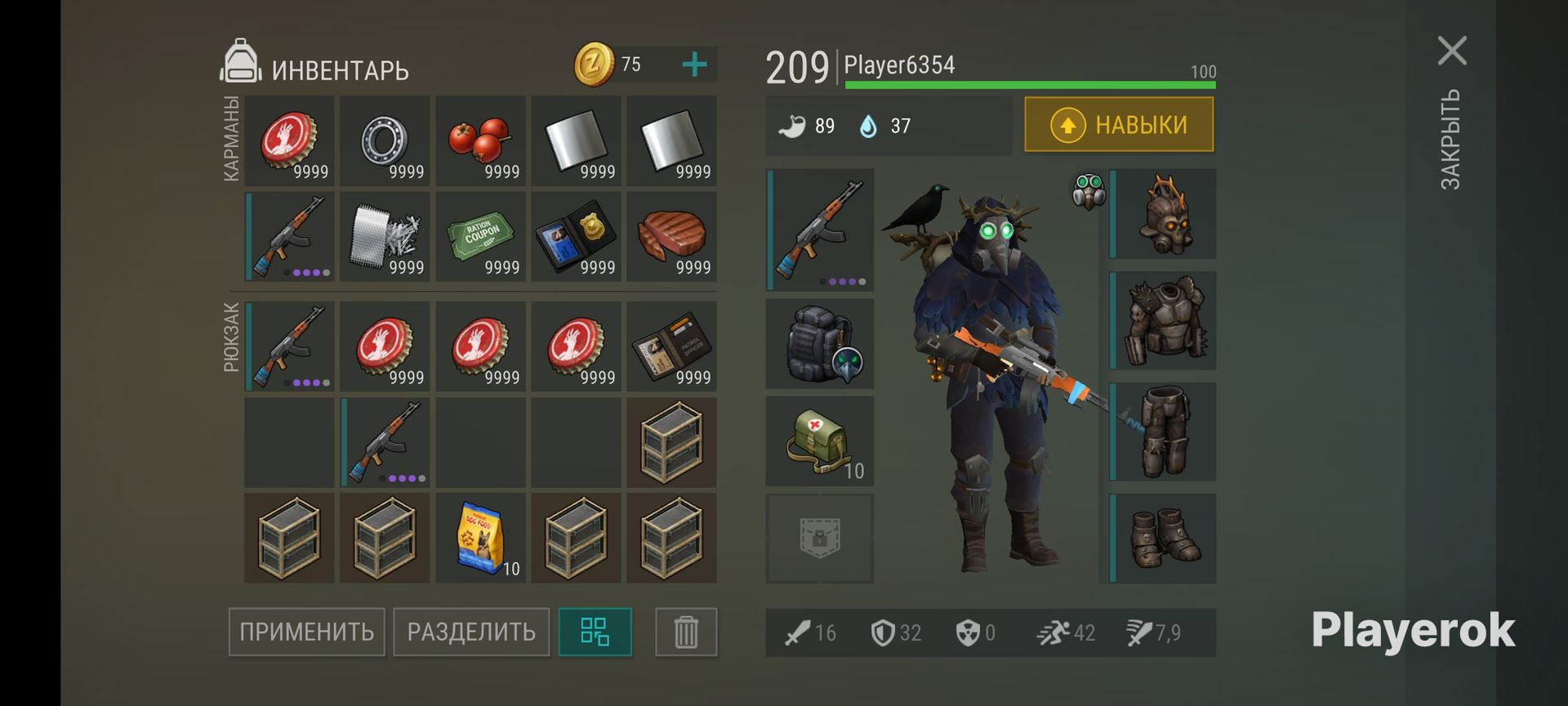Viewport: 1568px width, 706px height.
Task: Click the Разделить split button
Action: click(x=471, y=632)
